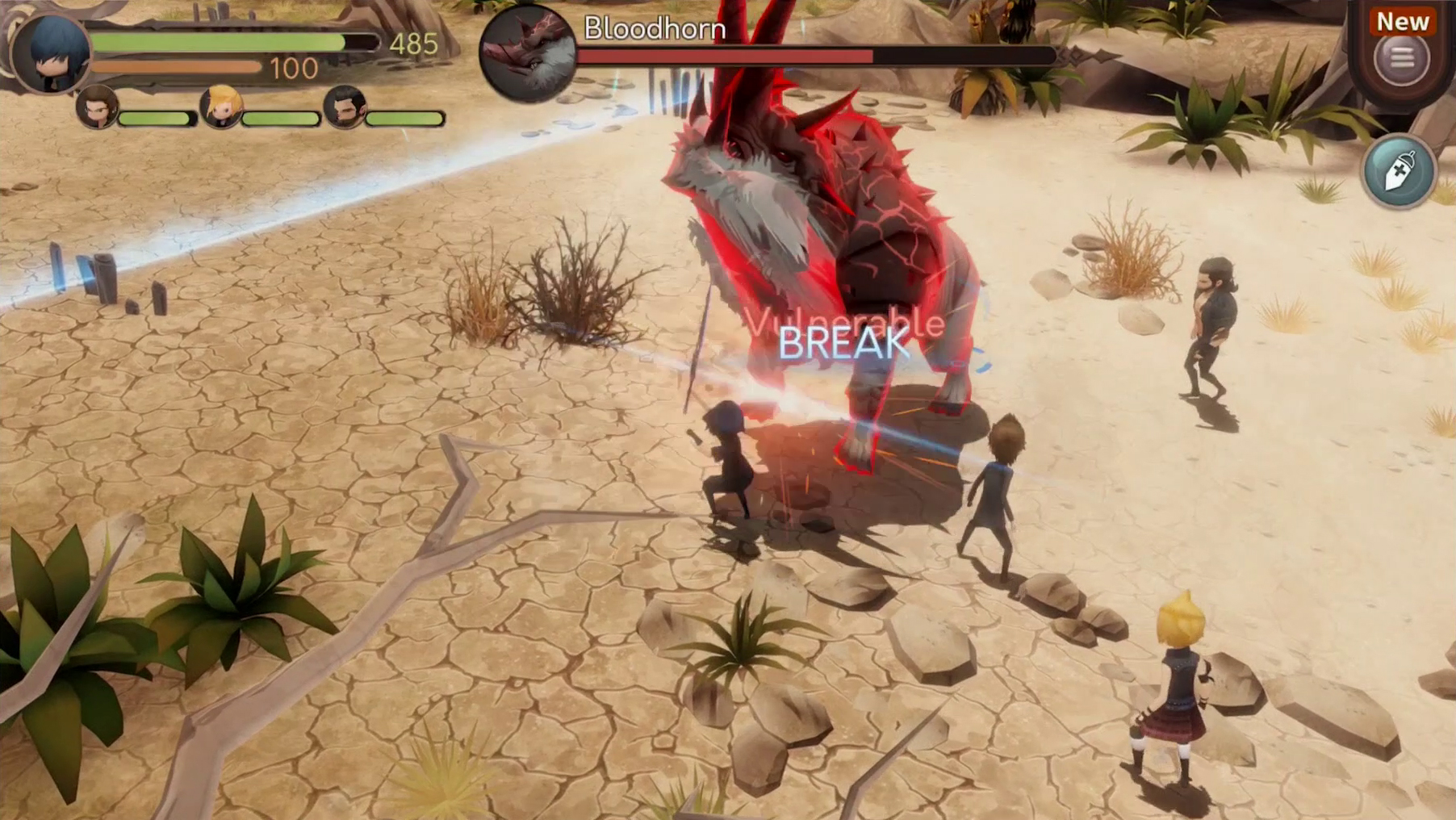Viewport: 1456px width, 820px height.
Task: Select Gladiolus's party portrait
Action: click(345, 107)
